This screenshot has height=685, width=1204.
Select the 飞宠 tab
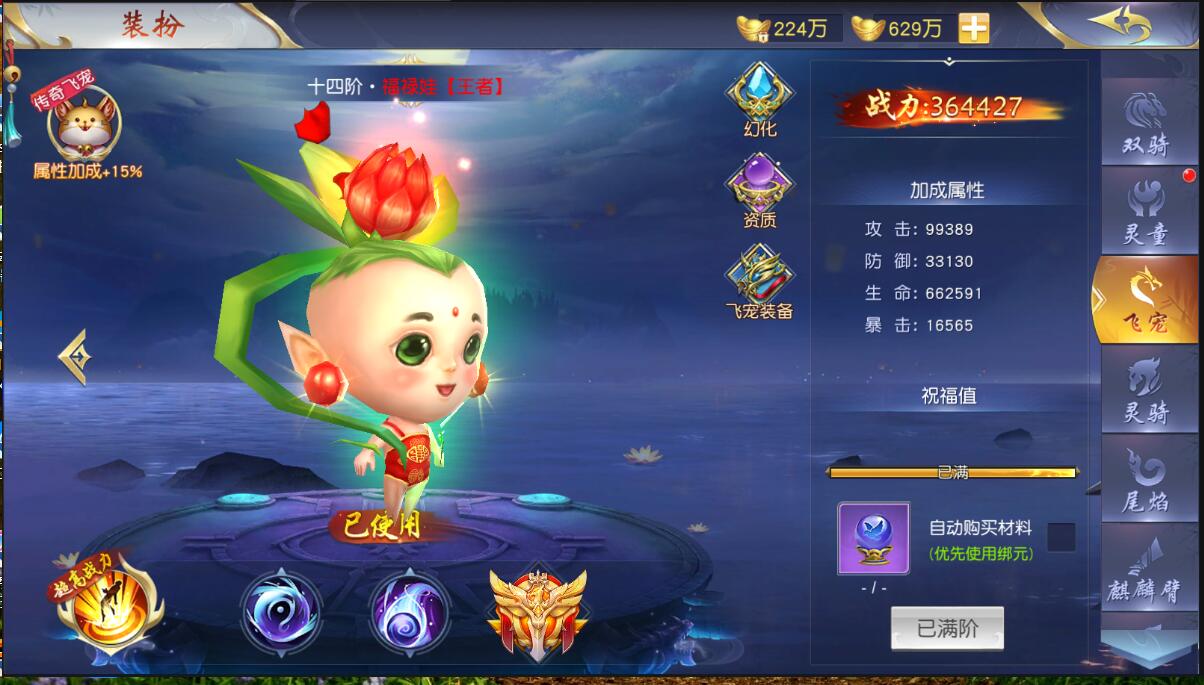click(1146, 300)
